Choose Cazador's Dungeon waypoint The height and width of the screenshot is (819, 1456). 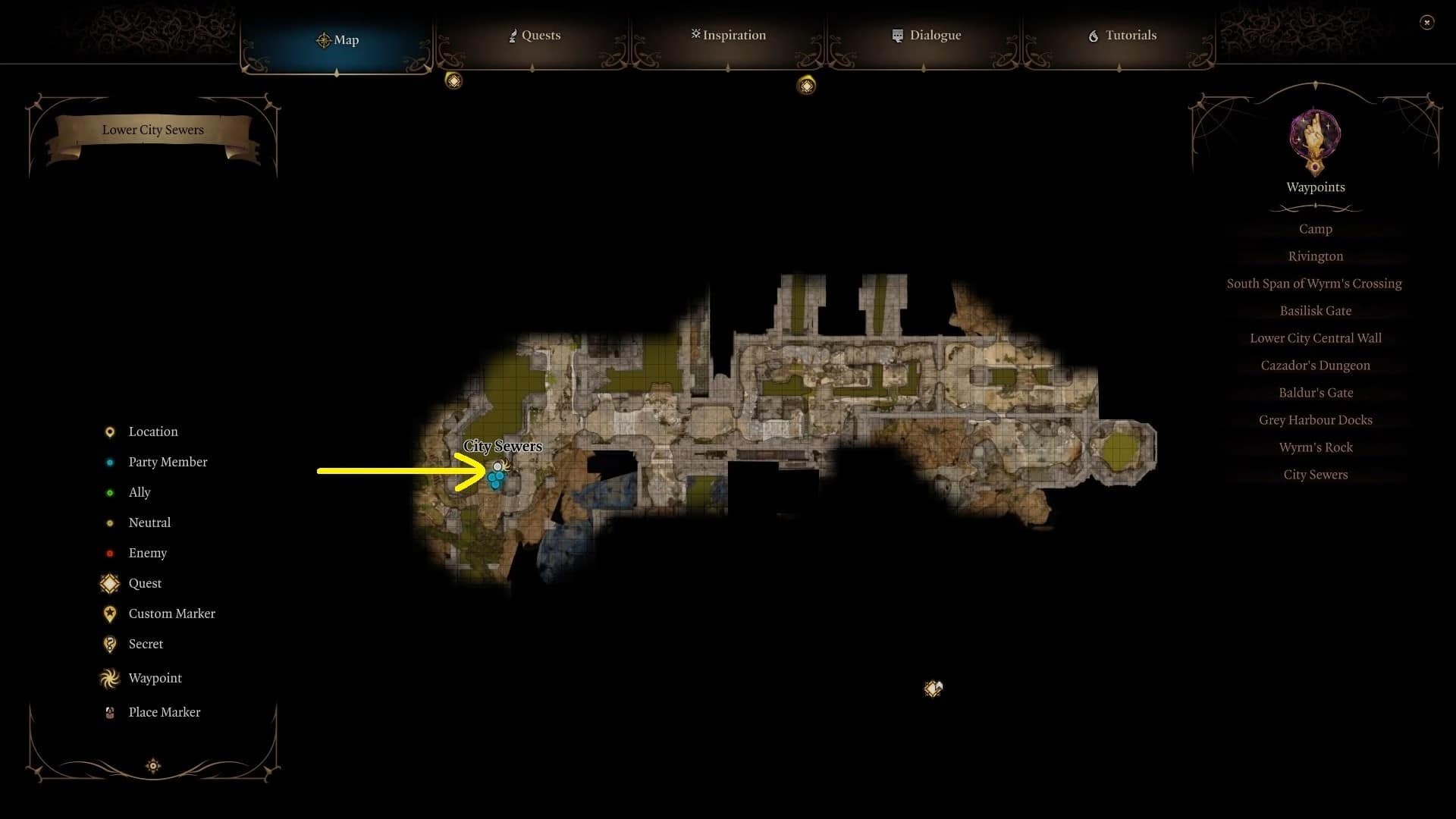pos(1315,366)
